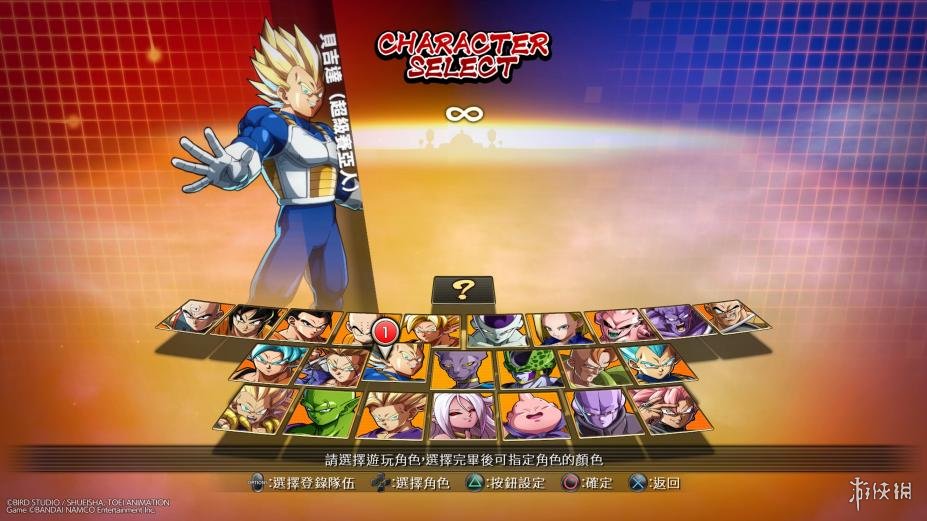Select Android 16's portrait
The width and height of the screenshot is (927, 521).
[x=594, y=366]
